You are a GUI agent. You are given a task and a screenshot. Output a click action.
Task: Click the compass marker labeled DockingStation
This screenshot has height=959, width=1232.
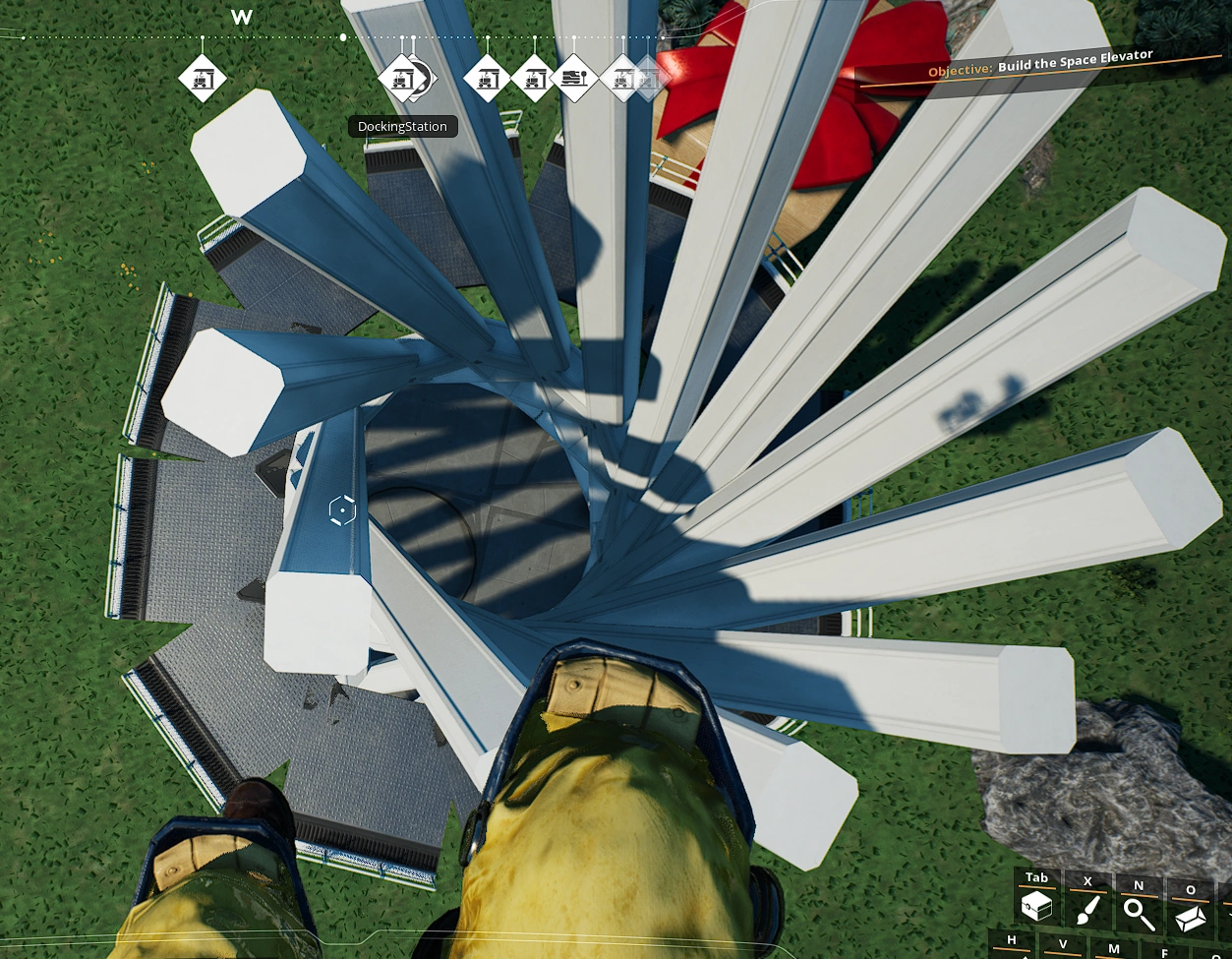click(x=401, y=79)
